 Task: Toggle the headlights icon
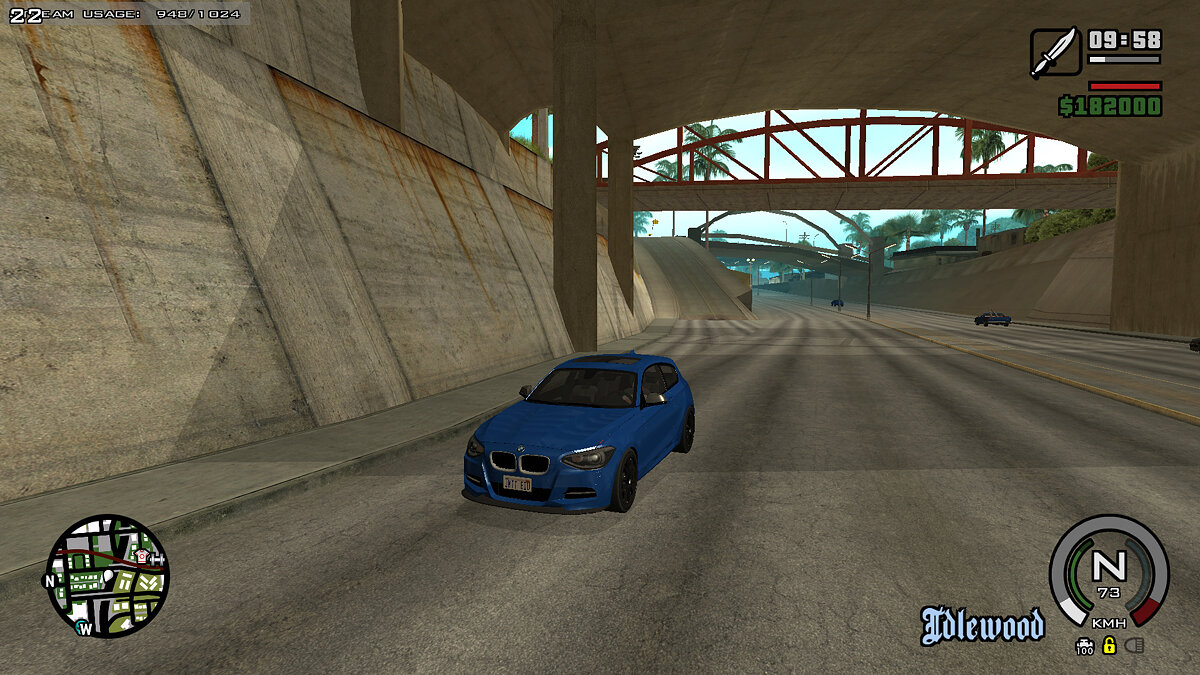pos(1133,645)
